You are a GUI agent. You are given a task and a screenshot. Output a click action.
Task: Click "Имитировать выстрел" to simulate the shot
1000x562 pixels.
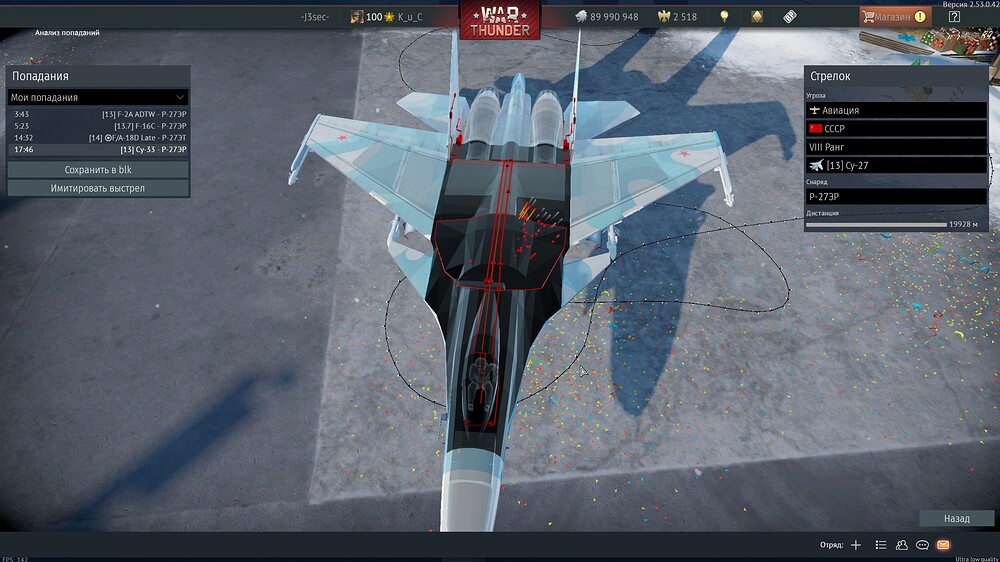pos(98,188)
